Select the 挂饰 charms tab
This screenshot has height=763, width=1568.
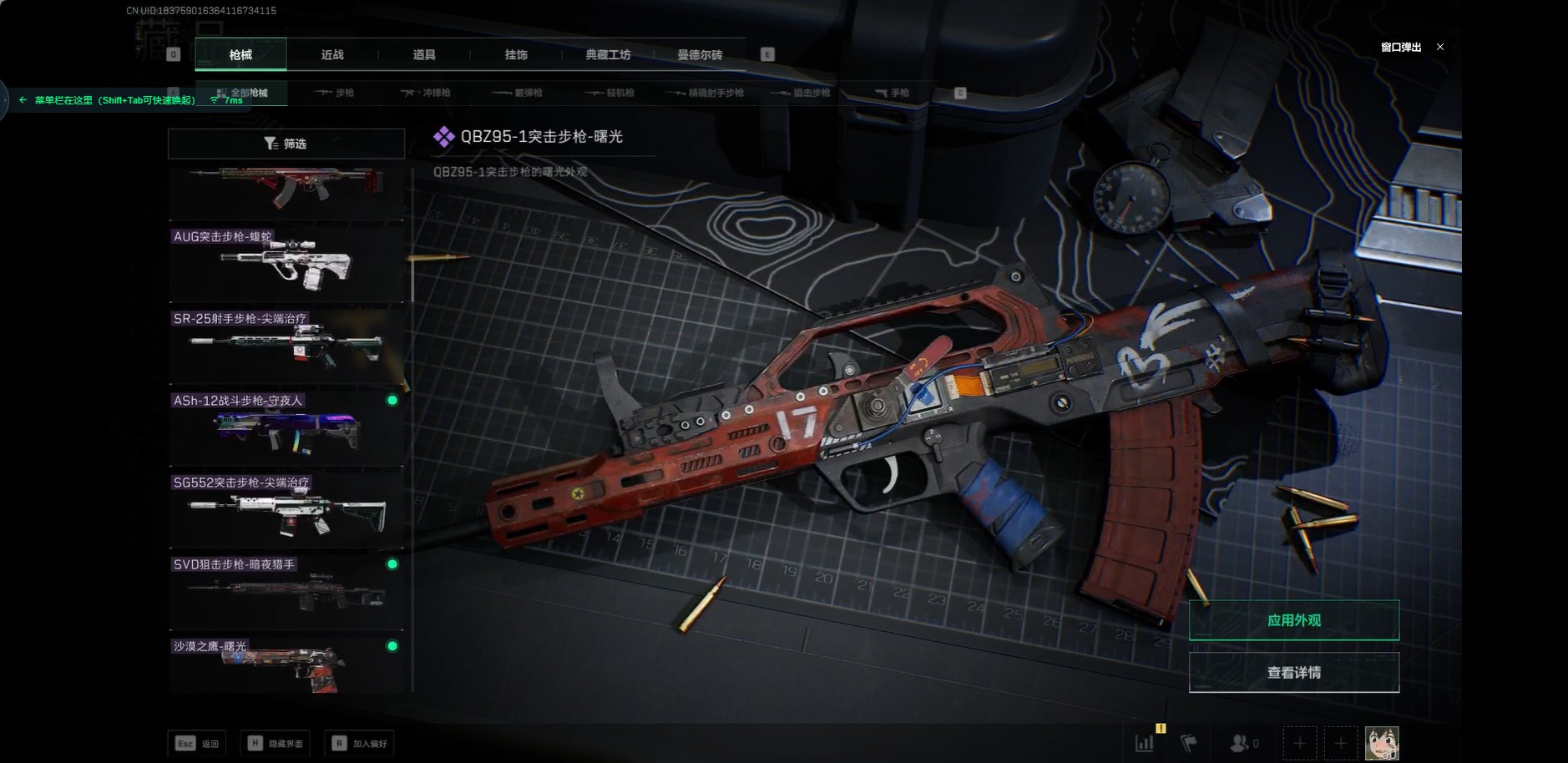(x=516, y=55)
